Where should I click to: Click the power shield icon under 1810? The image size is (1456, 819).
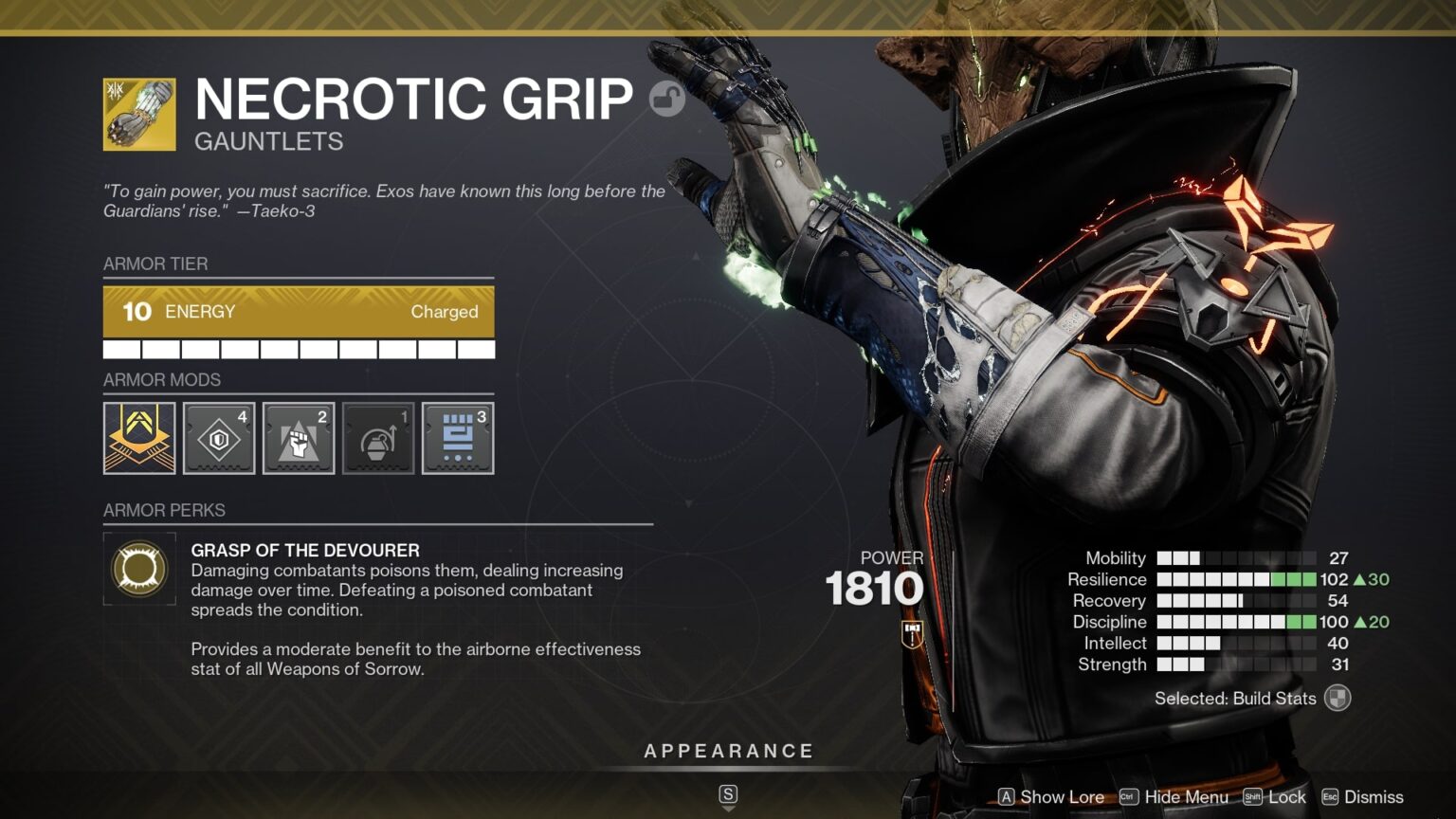[x=912, y=636]
